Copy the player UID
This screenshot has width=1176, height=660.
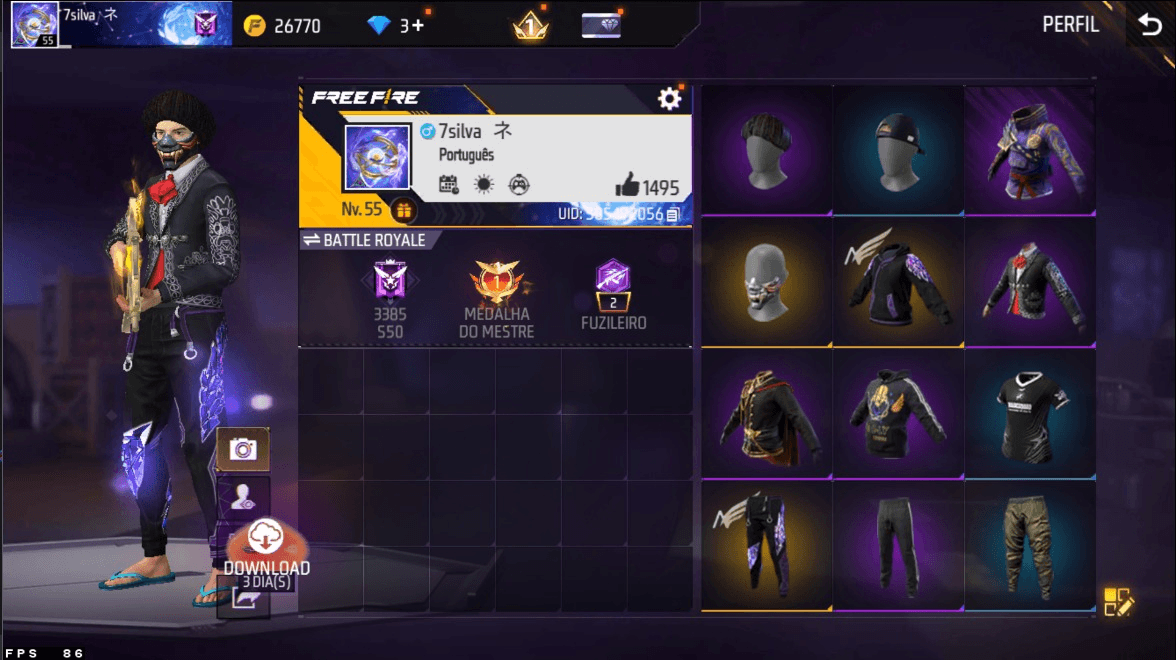pyautogui.click(x=673, y=214)
